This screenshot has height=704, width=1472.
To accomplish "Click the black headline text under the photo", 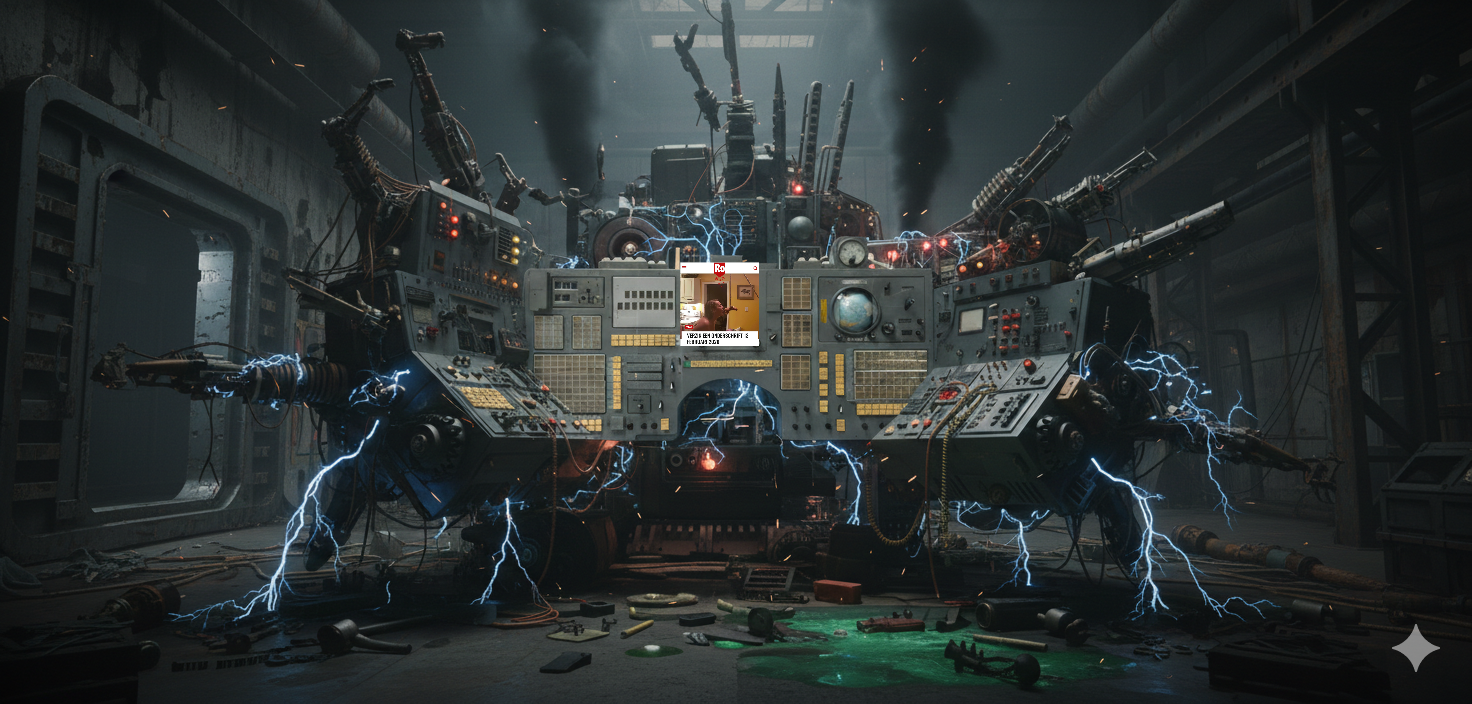I will [718, 338].
